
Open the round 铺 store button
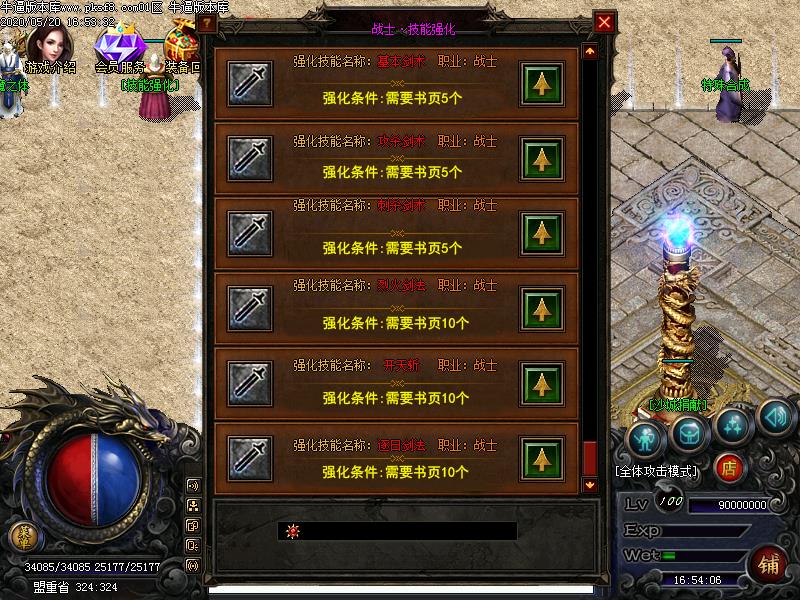click(769, 562)
